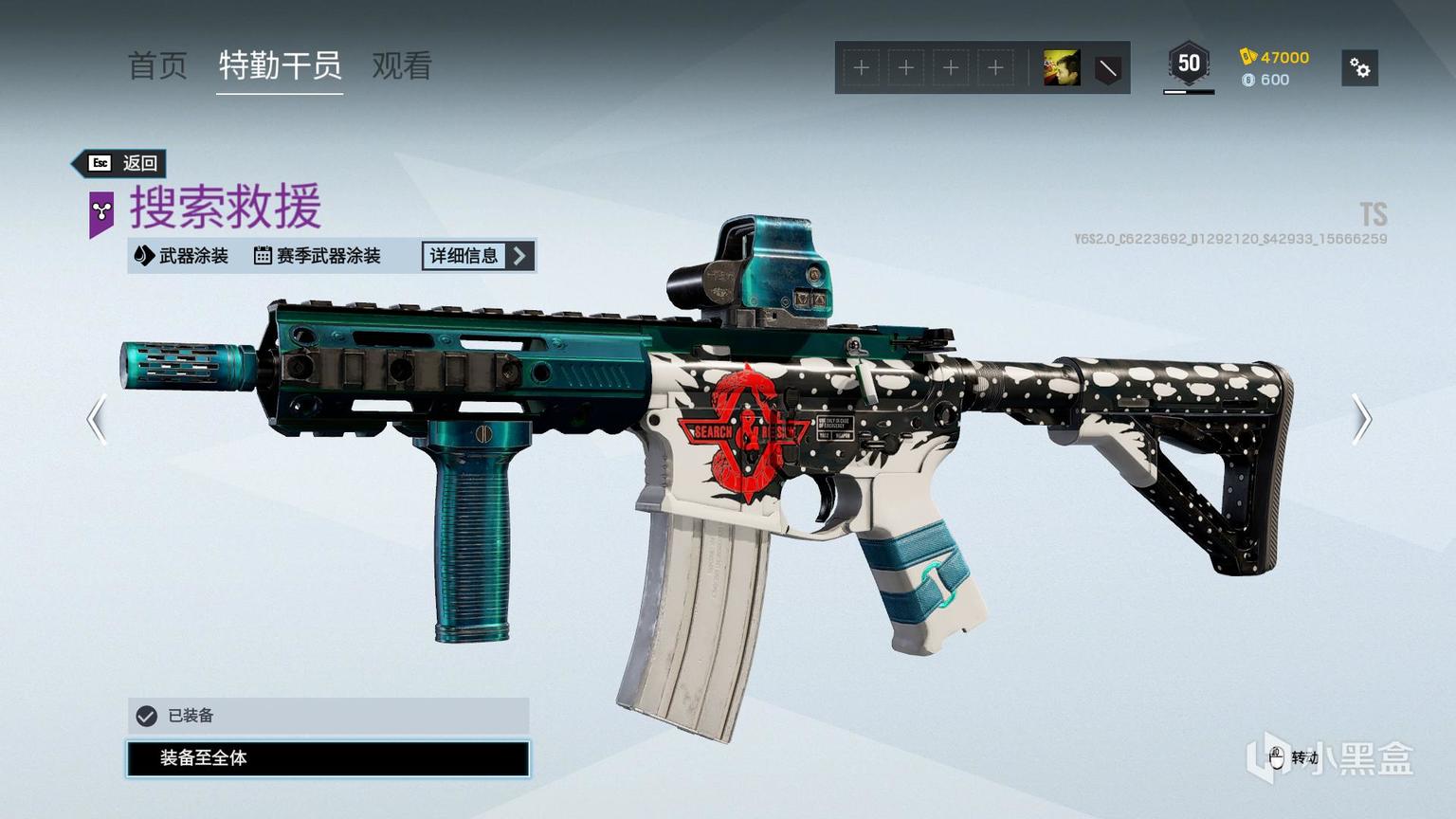
Task: Go back with the 返回 button
Action: click(x=122, y=163)
